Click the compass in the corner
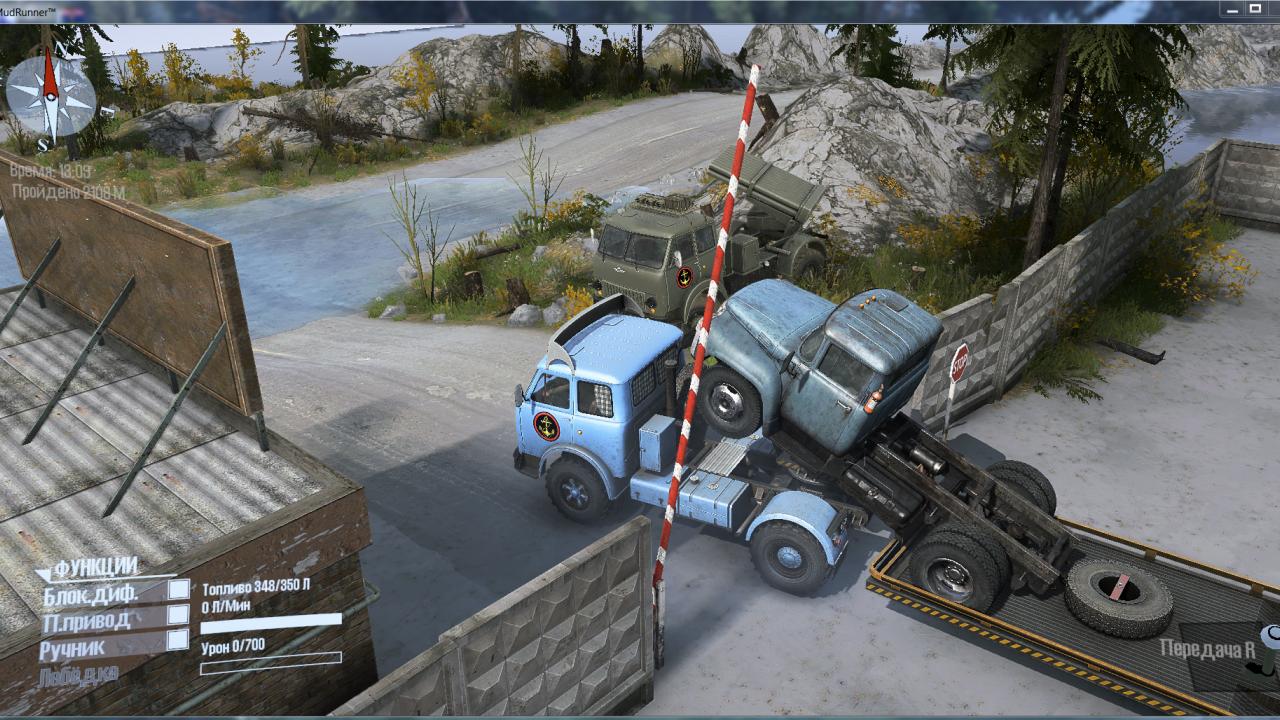Screen dimensions: 1280x720 (51, 95)
